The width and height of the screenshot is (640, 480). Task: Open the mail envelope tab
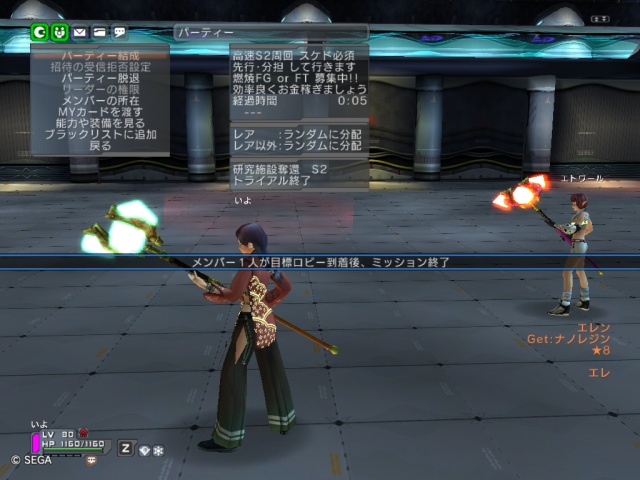(79, 32)
